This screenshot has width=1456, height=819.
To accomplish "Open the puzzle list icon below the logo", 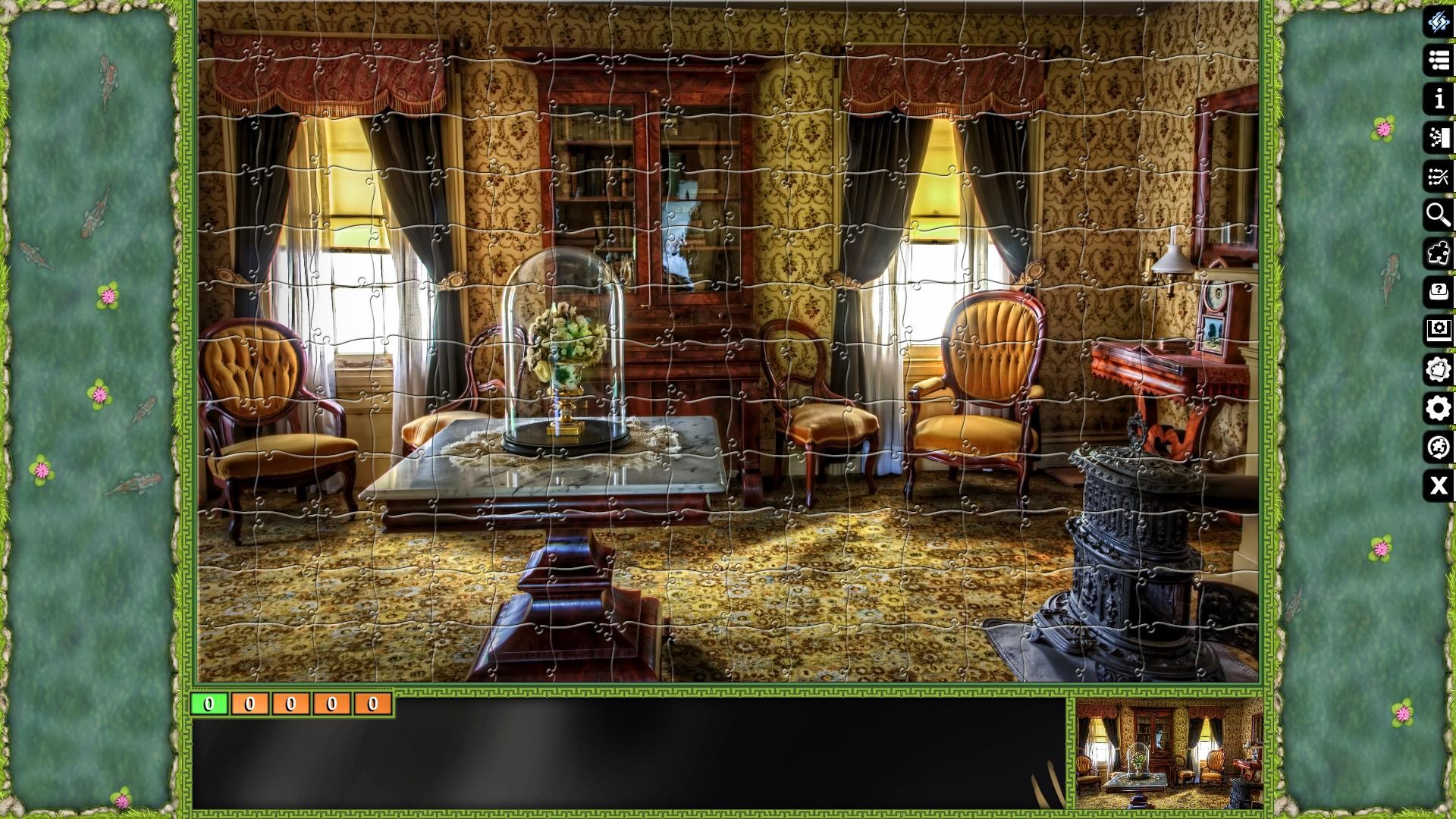I will tap(1437, 61).
